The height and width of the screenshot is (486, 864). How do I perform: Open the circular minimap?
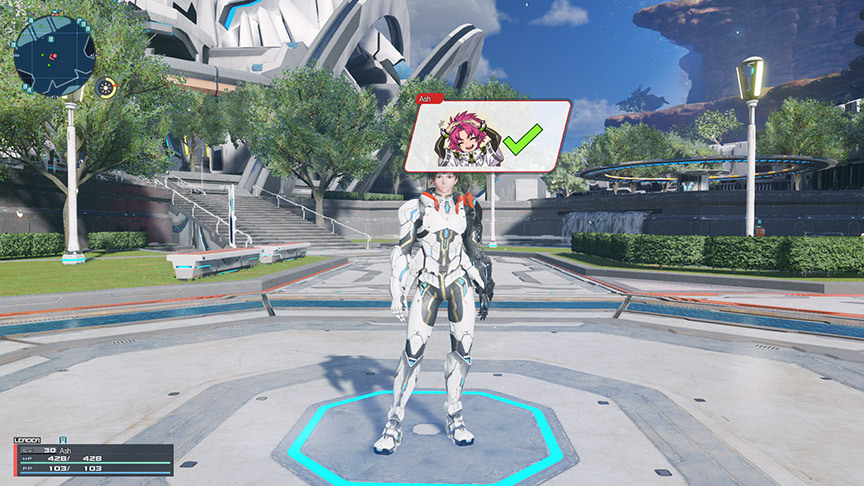coord(54,53)
